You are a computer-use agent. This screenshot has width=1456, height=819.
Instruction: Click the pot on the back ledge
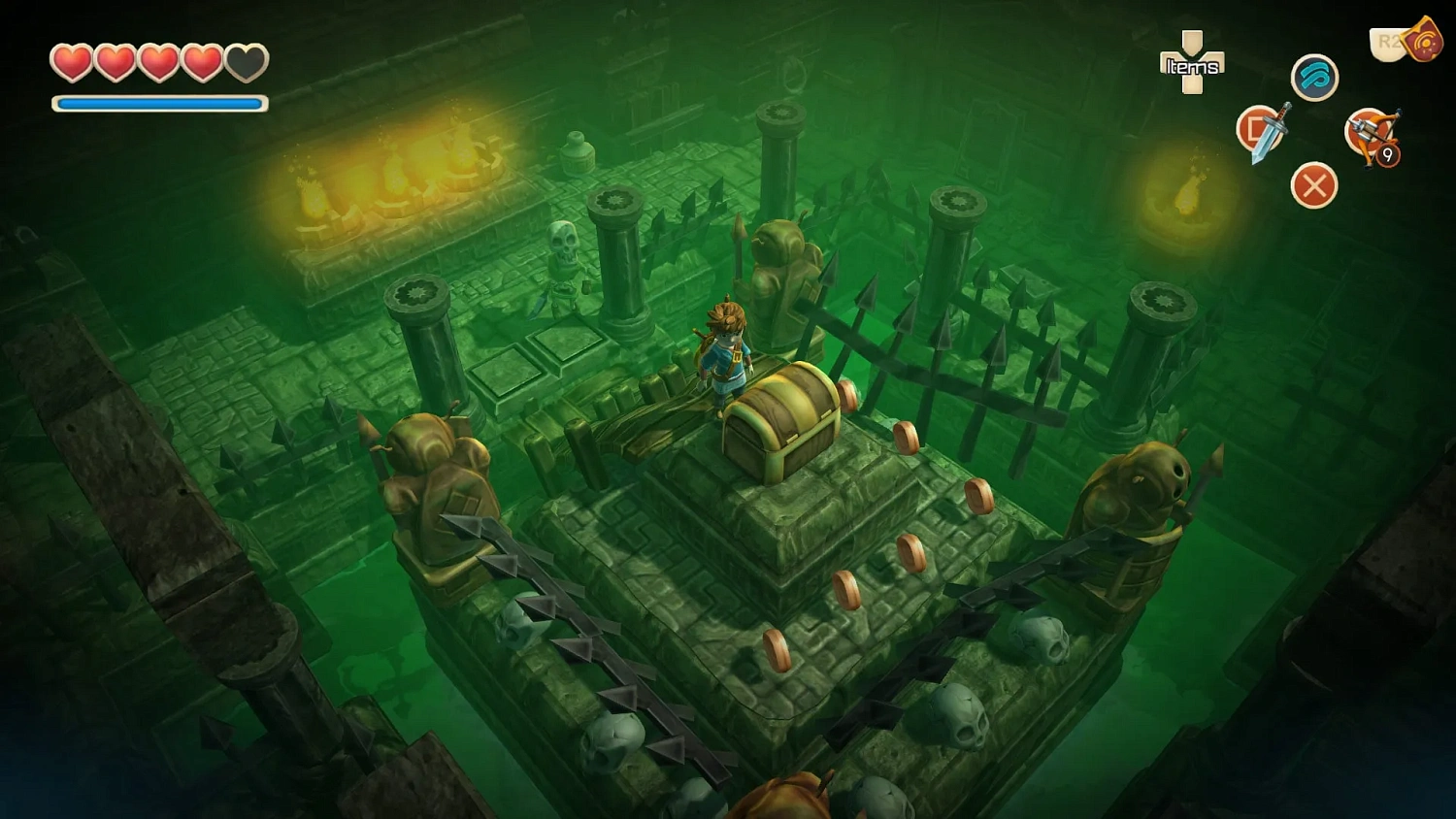[578, 153]
